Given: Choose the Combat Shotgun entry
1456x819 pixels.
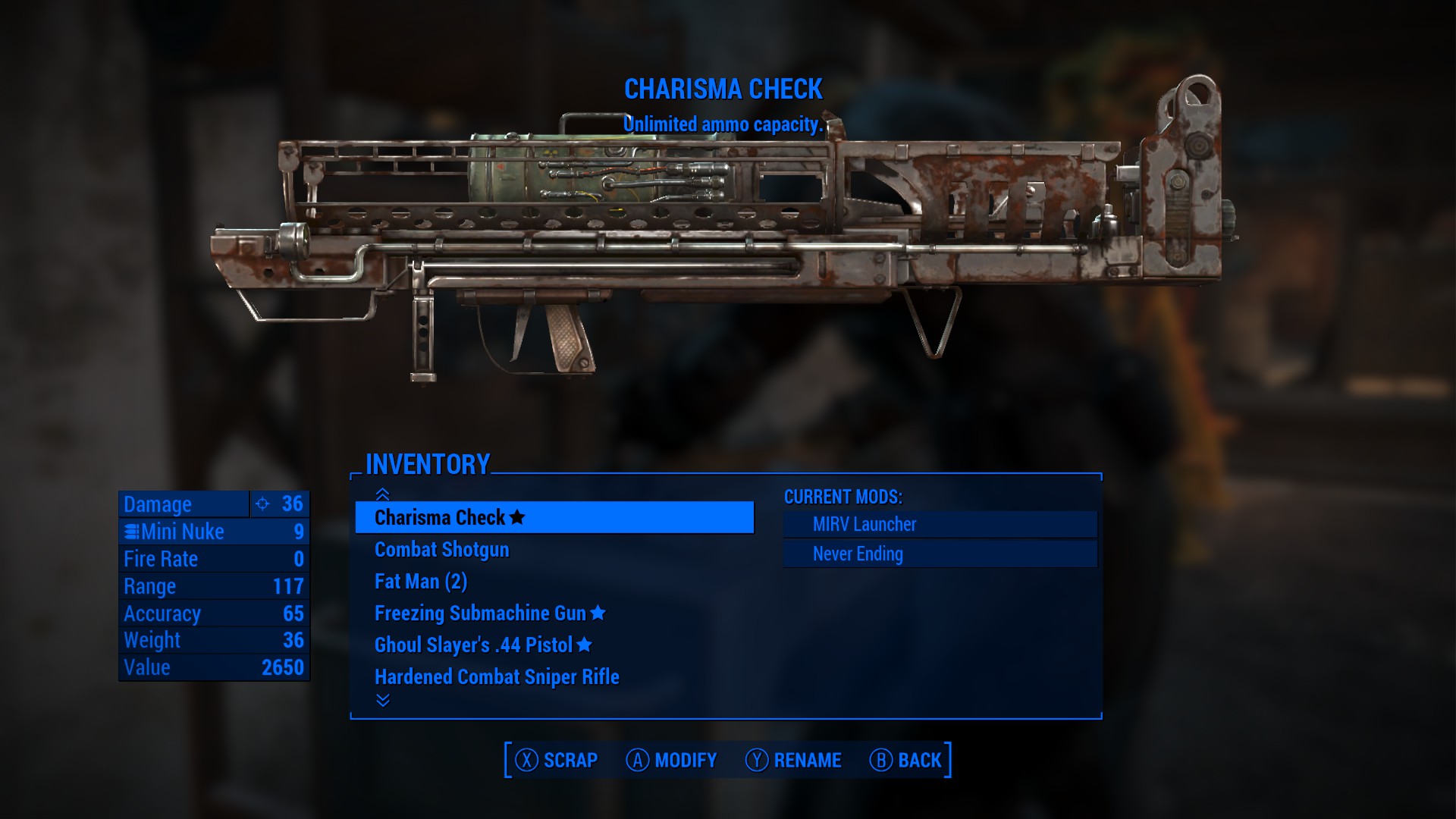Looking at the screenshot, I should (441, 550).
